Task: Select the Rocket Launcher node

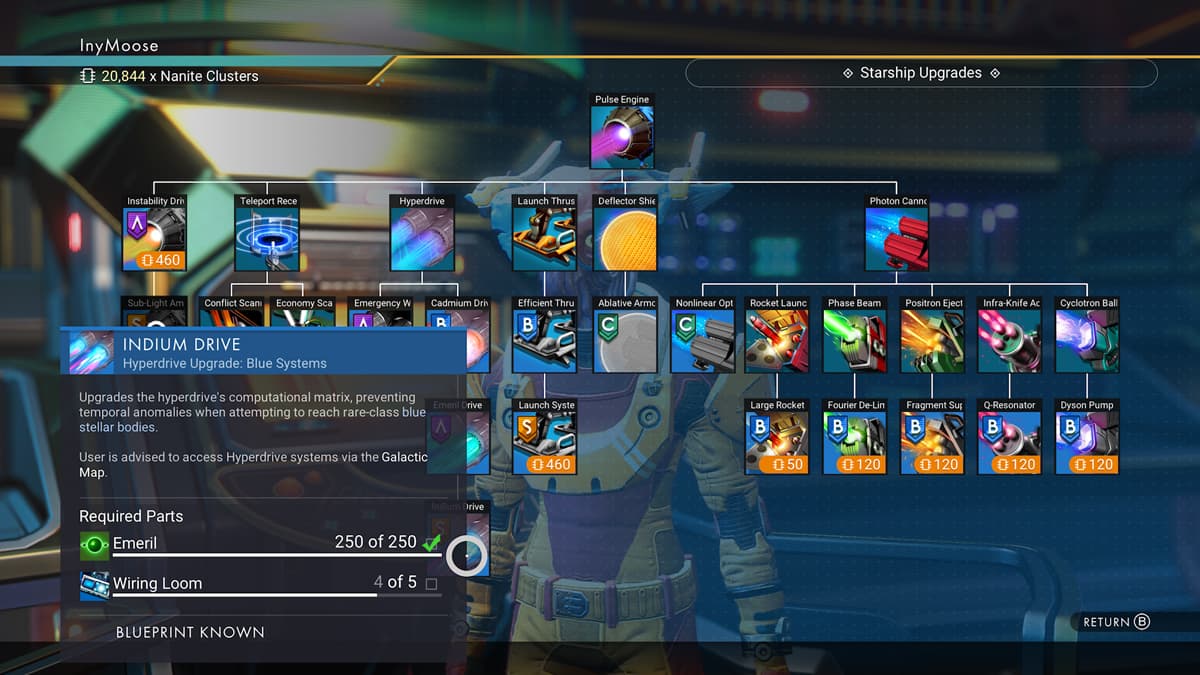Action: (x=778, y=341)
